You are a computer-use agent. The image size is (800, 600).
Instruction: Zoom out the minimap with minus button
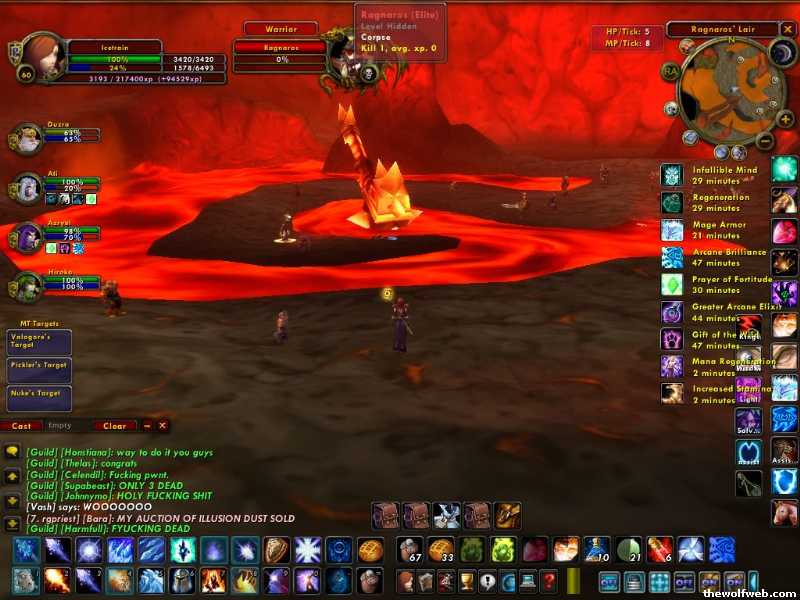click(763, 139)
